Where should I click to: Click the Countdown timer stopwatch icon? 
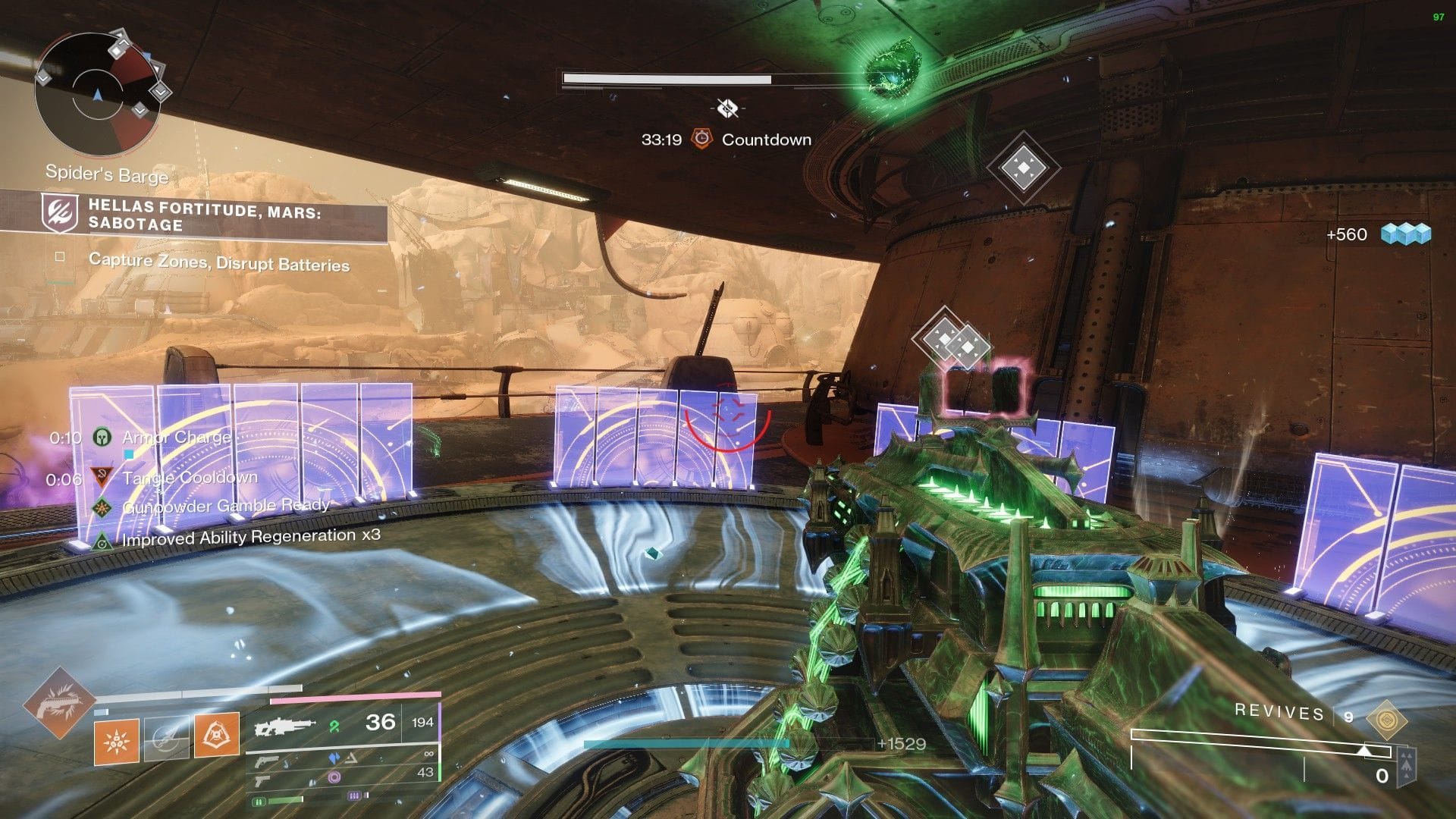(x=702, y=140)
